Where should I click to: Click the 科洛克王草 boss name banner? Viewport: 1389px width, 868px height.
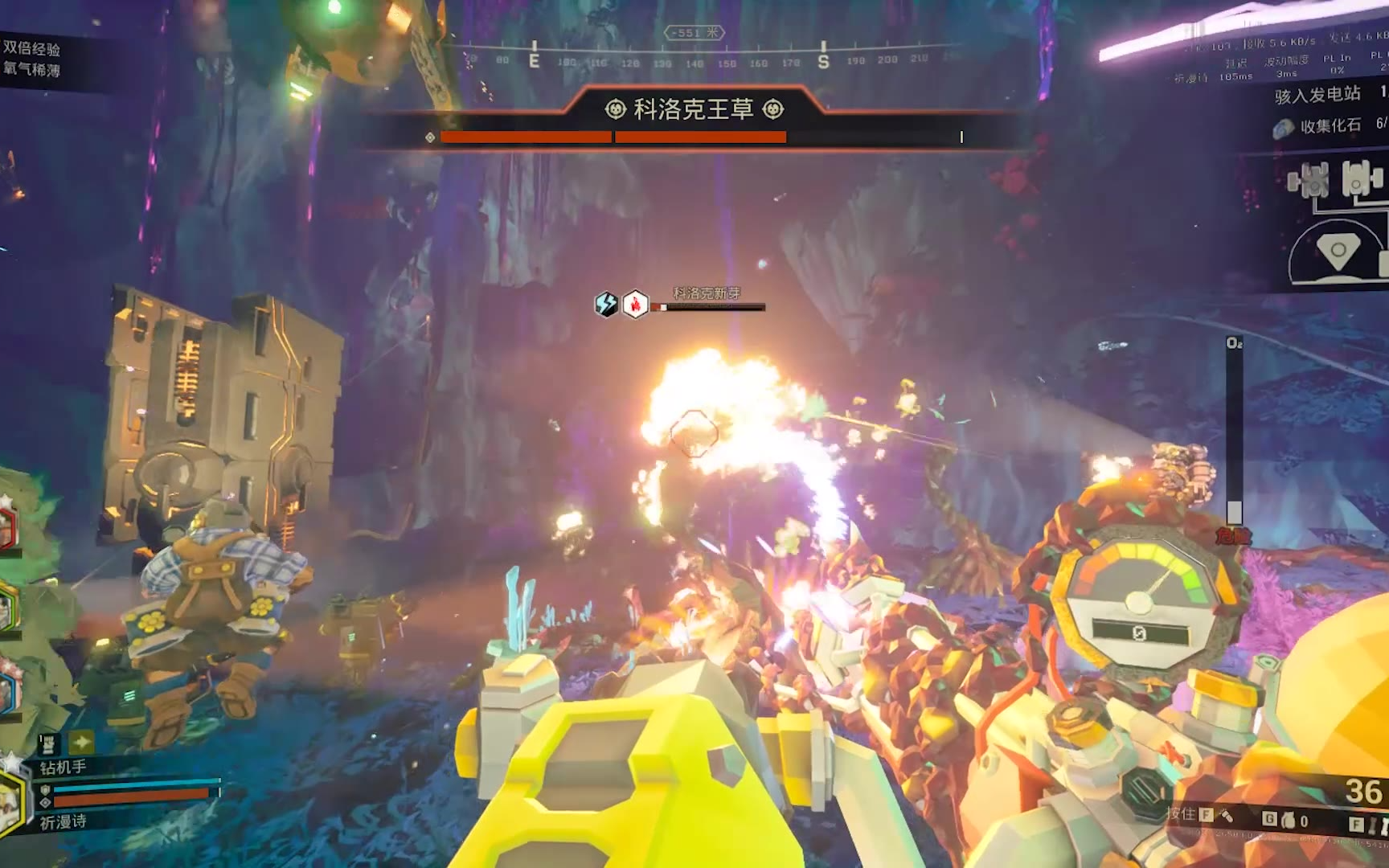[694, 109]
